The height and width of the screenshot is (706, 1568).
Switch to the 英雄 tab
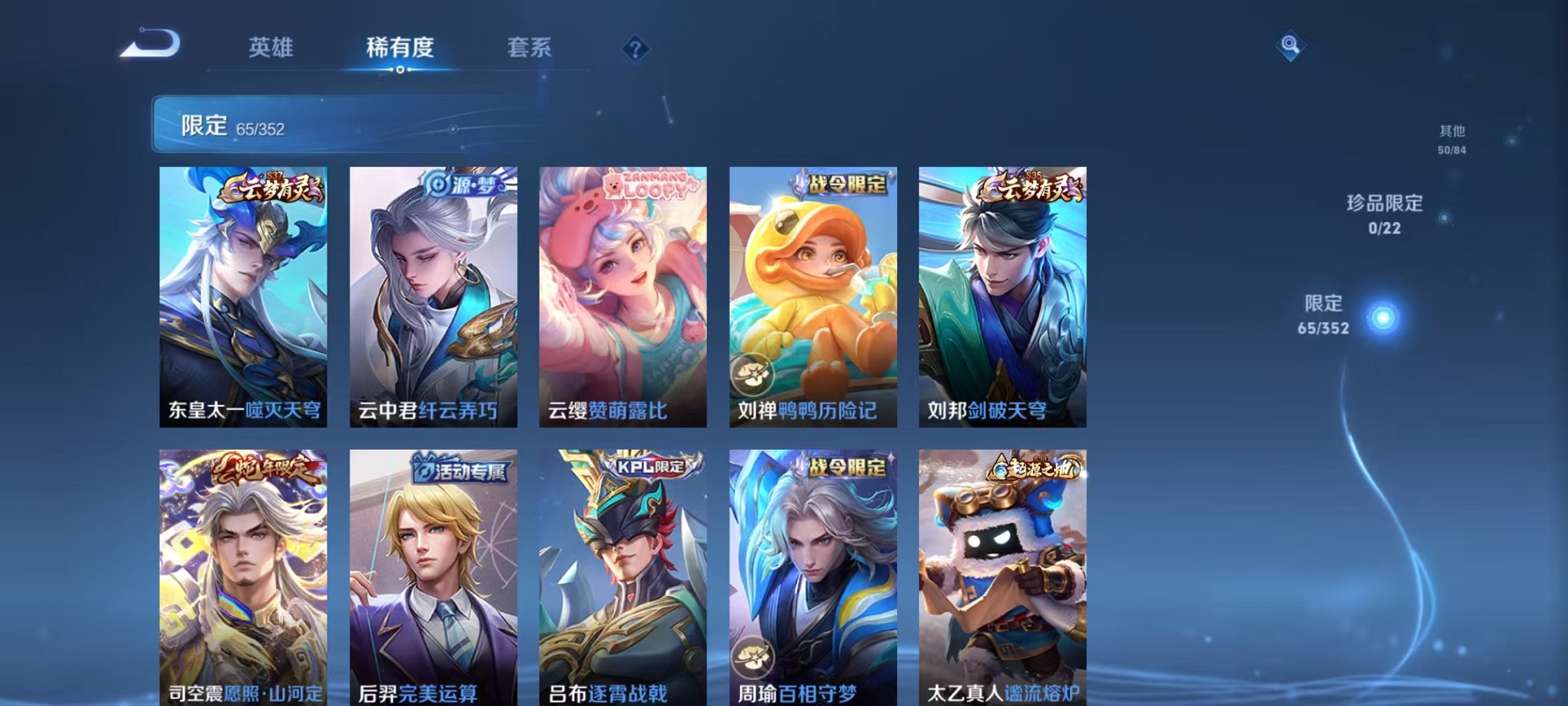(269, 48)
